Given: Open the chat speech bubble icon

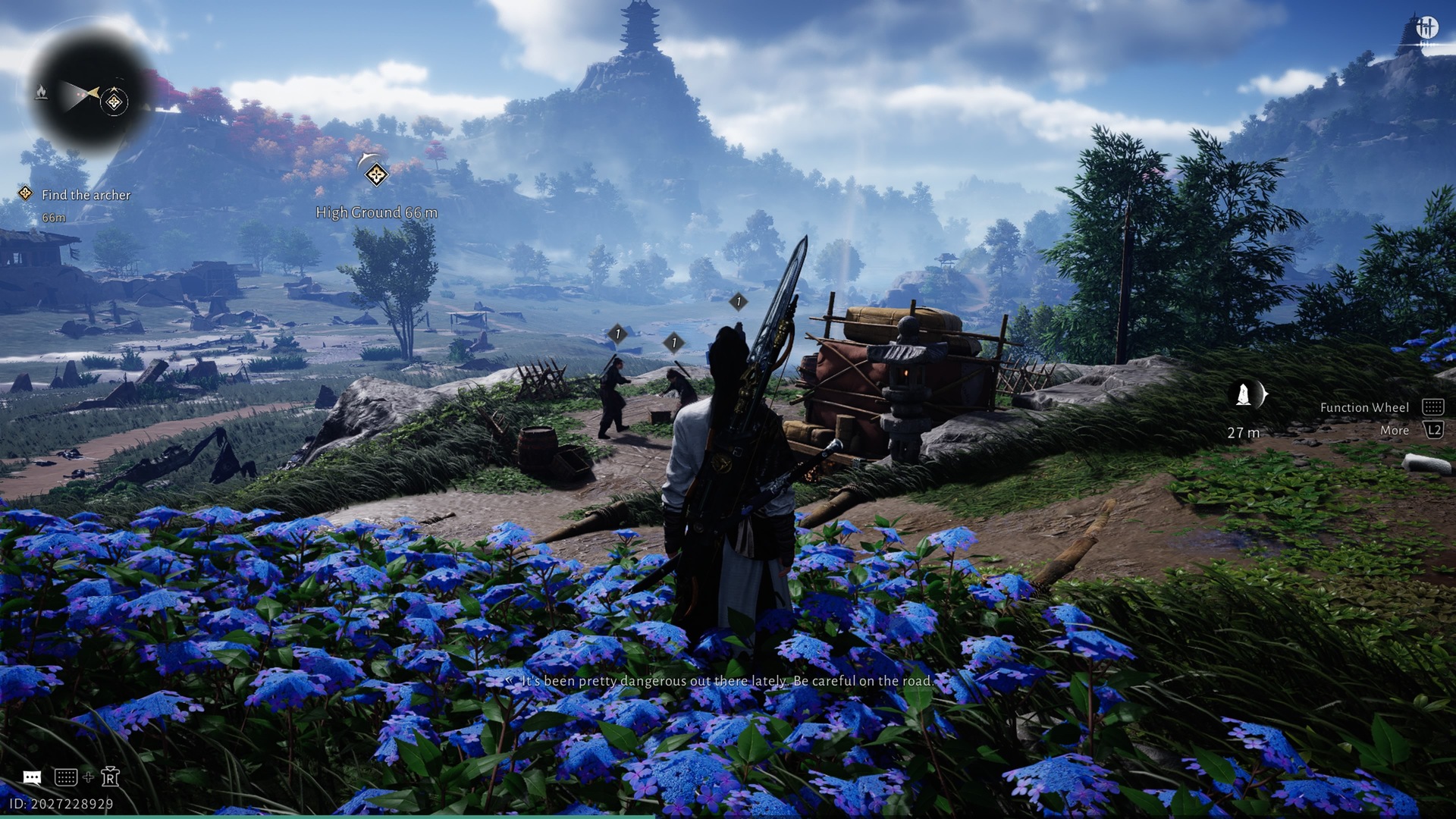Looking at the screenshot, I should click(x=32, y=777).
